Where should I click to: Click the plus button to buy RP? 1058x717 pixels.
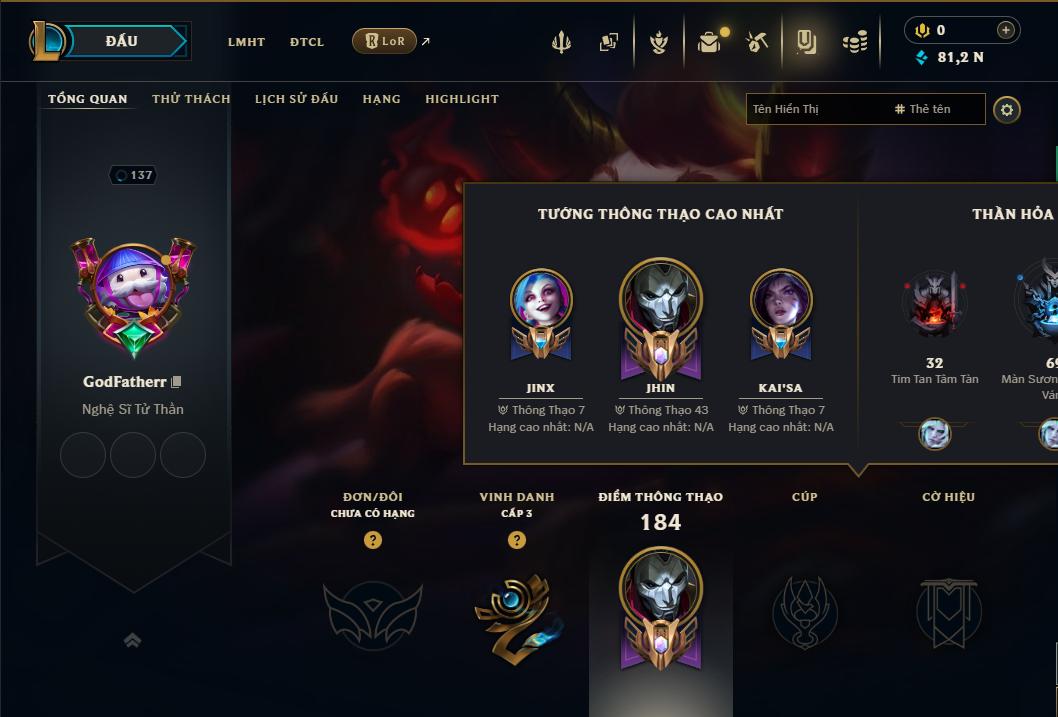pos(1005,30)
